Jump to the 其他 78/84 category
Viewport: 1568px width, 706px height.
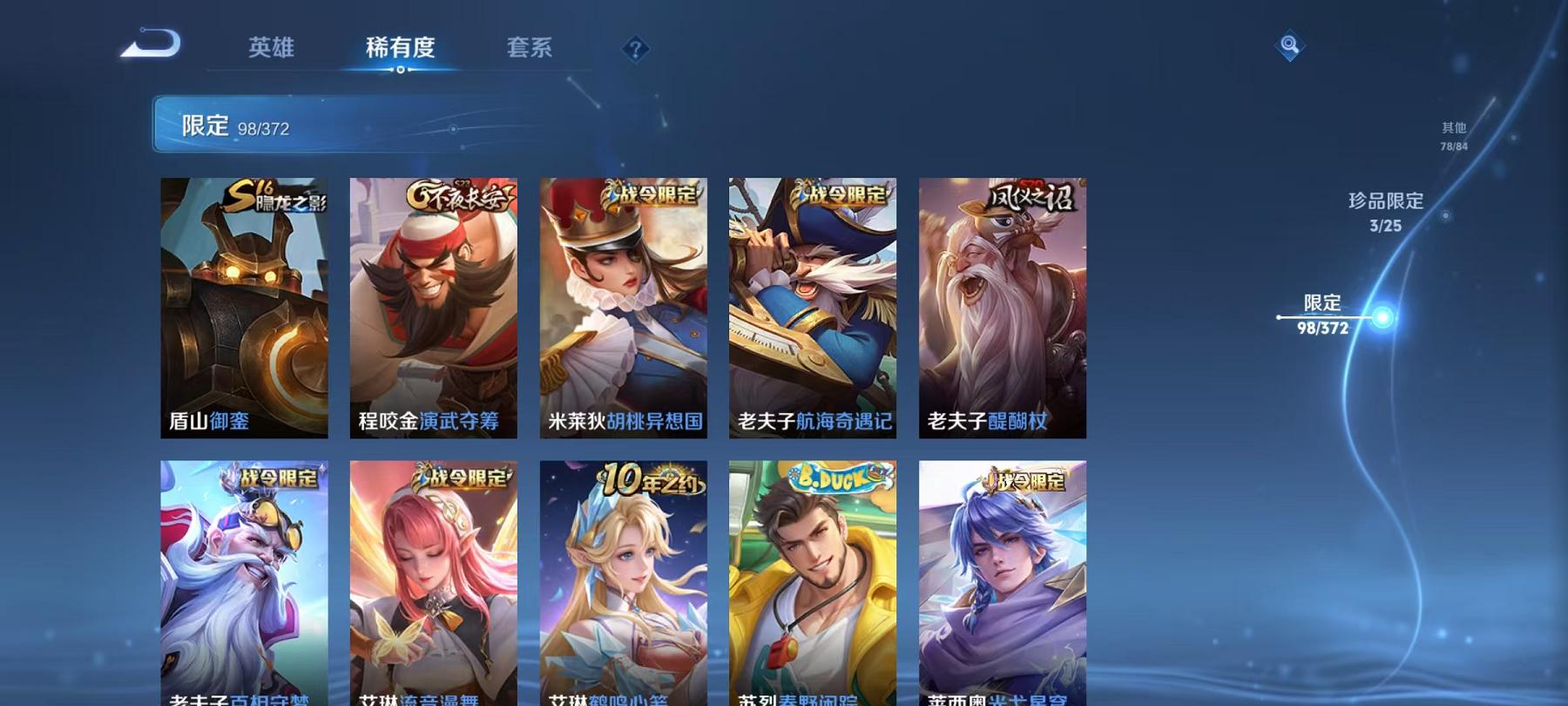coord(1453,132)
